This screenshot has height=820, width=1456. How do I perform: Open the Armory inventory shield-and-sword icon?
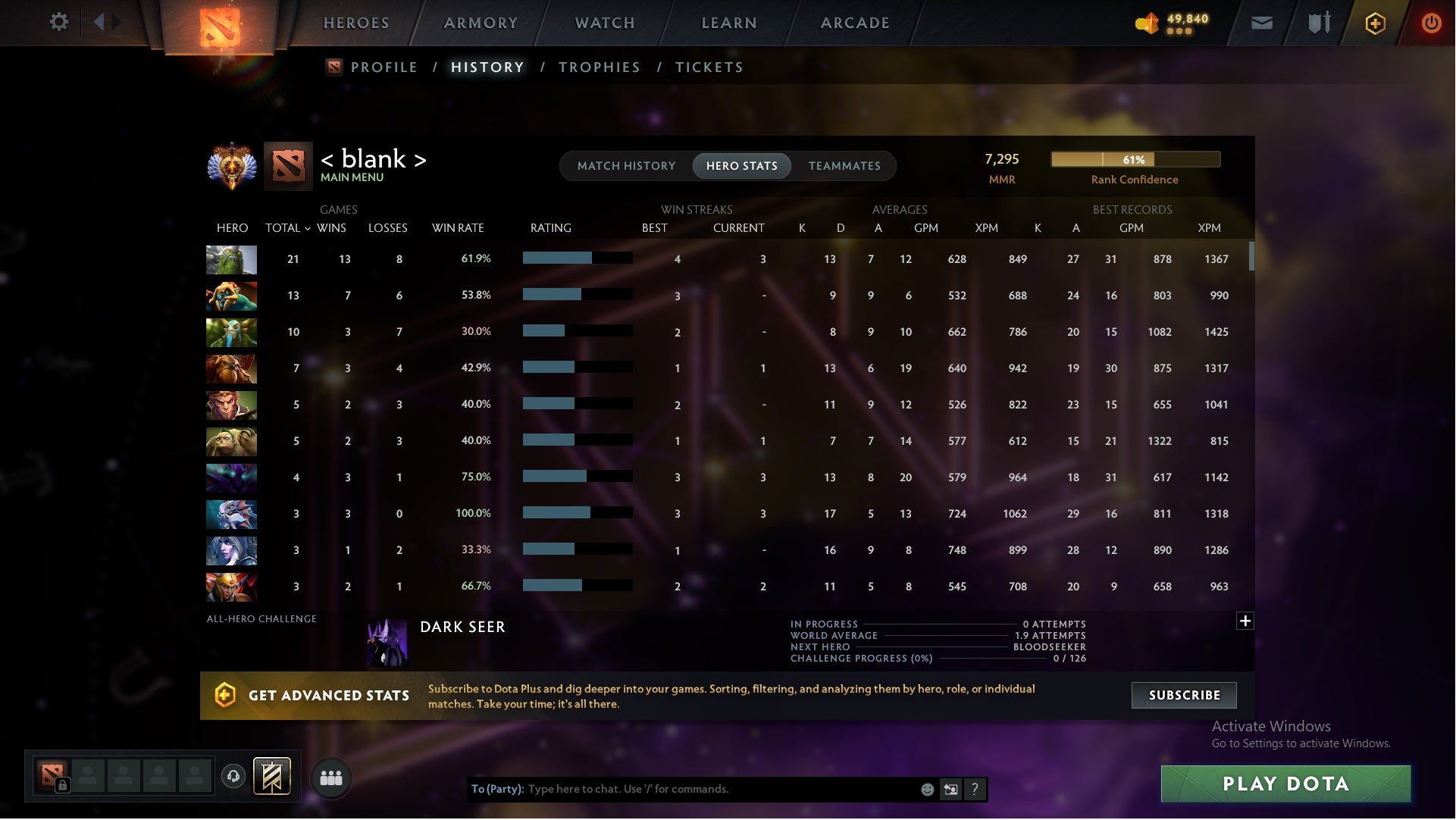coord(1318,23)
